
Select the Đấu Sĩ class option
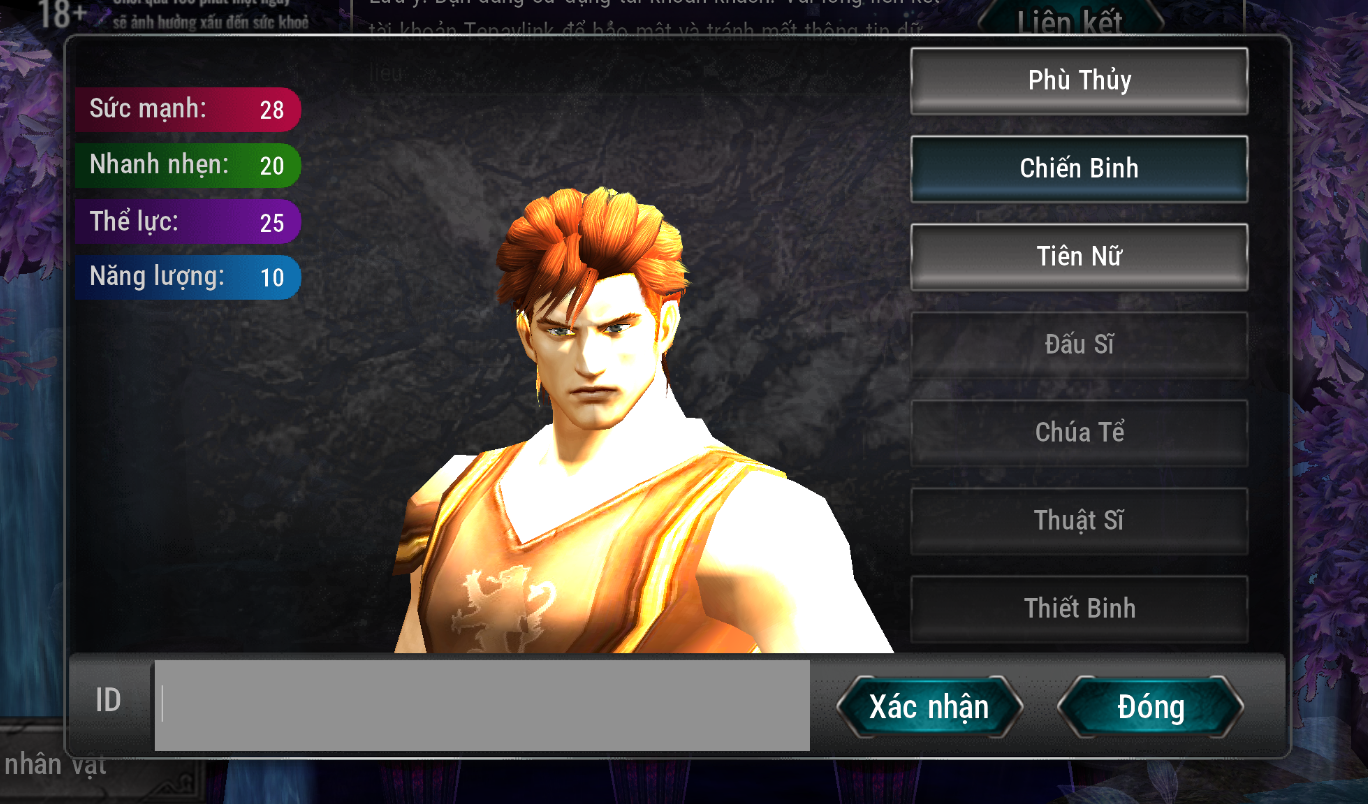(1079, 345)
